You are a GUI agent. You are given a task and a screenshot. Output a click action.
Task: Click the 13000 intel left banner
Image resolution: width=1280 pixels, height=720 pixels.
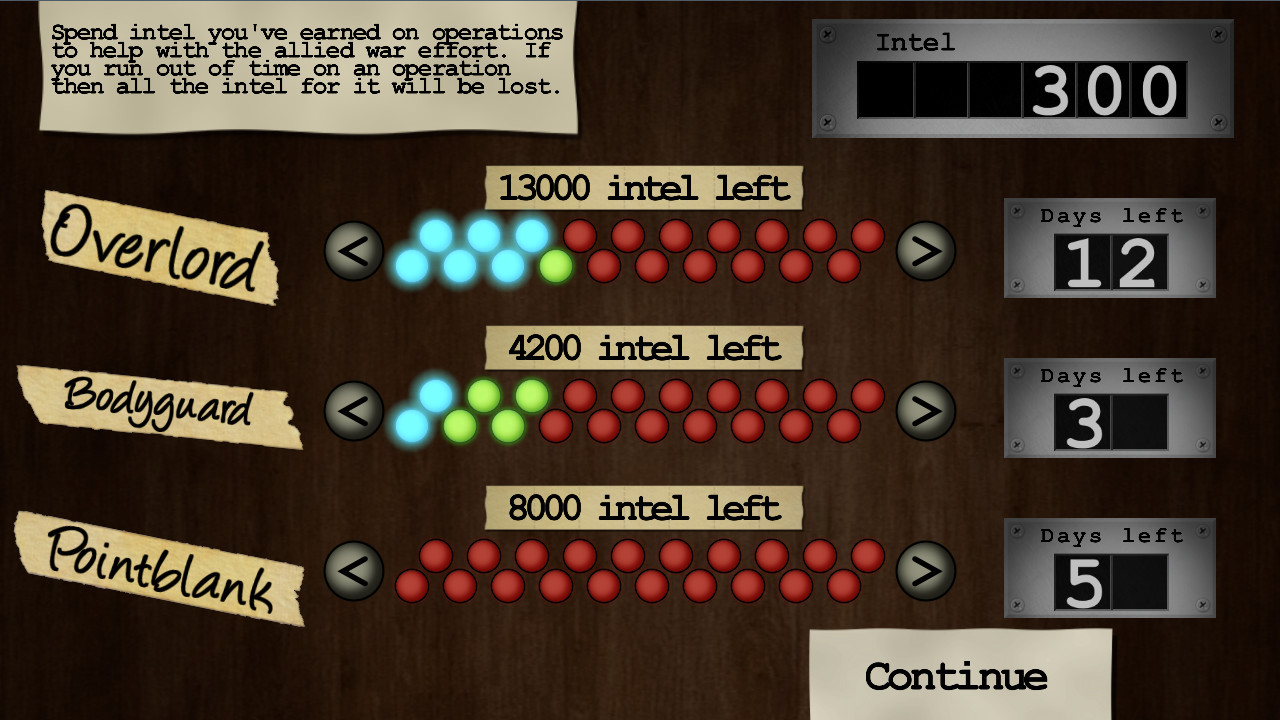click(x=643, y=188)
